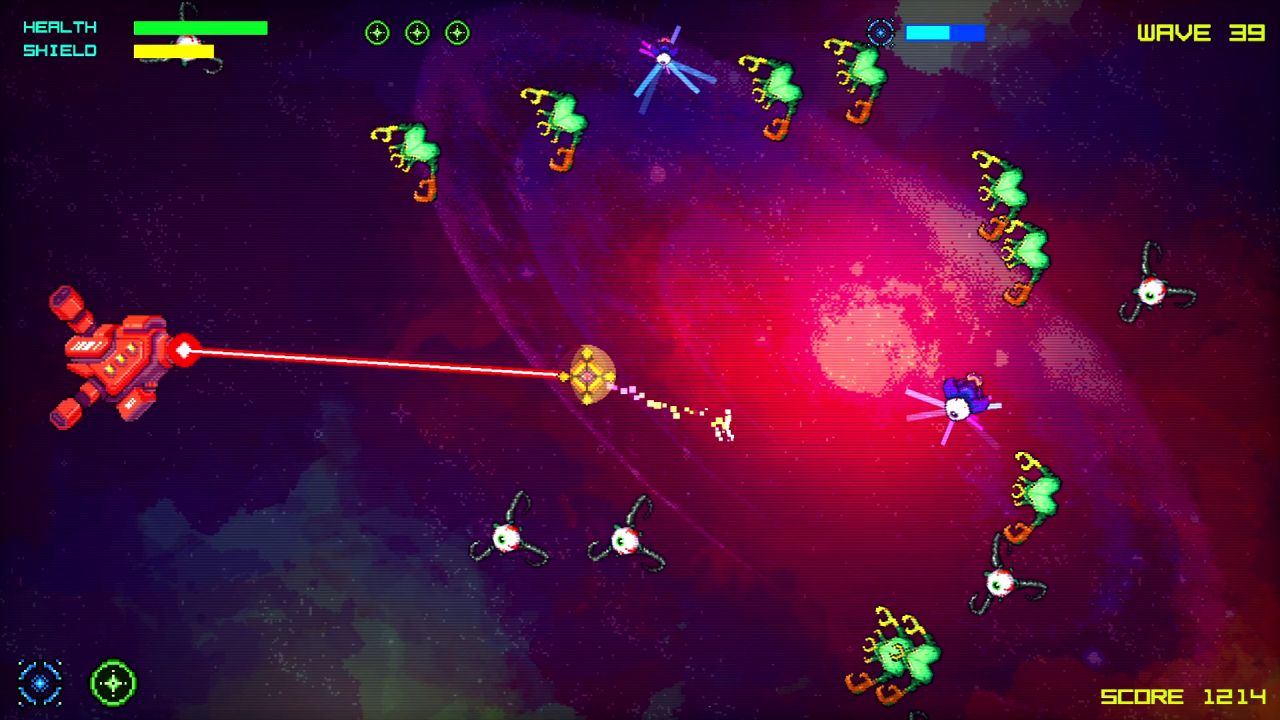Select the rightmost green crosshair powerup icon
1280x720 pixels.
[x=457, y=32]
